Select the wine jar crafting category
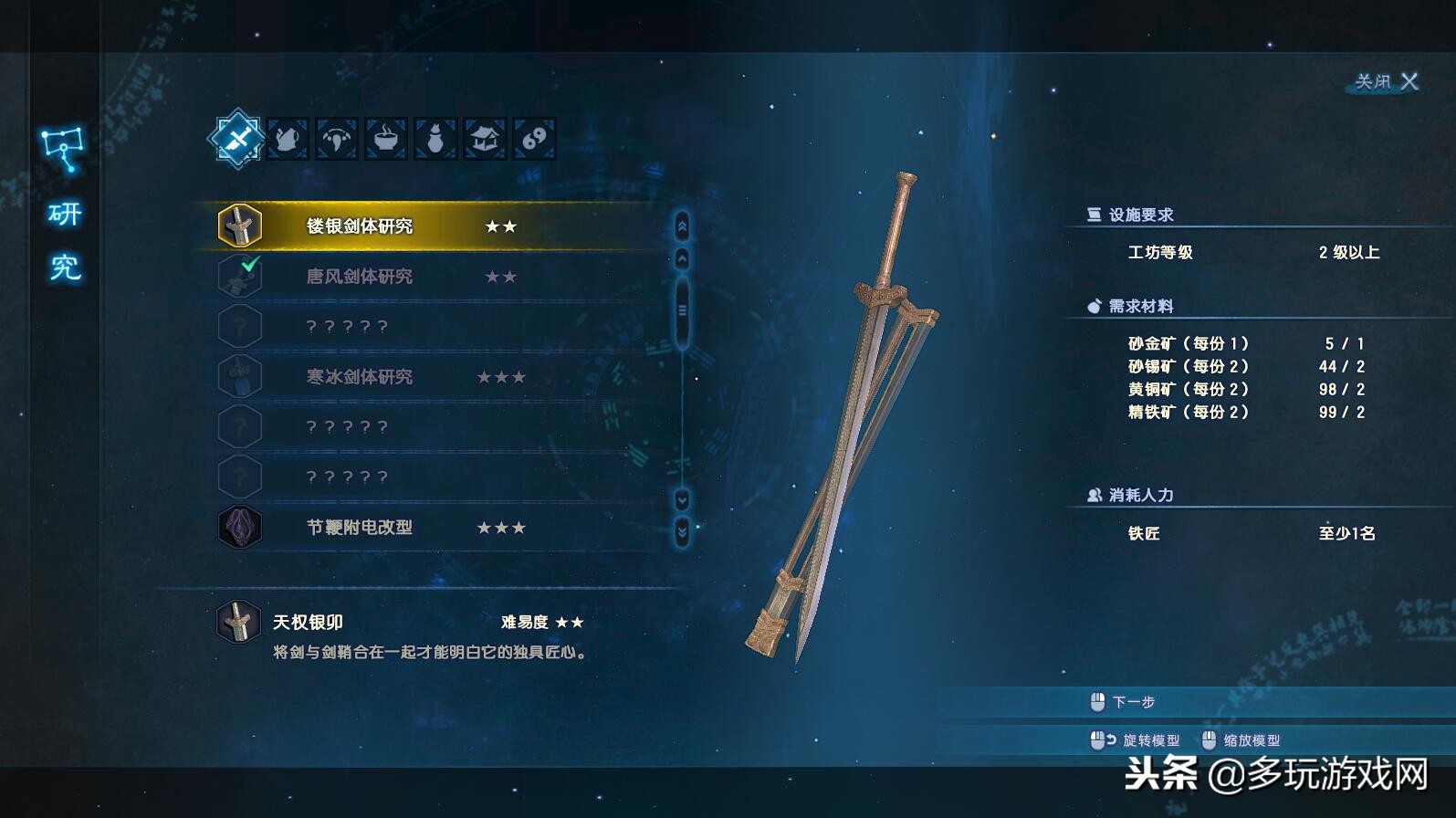 (x=435, y=139)
